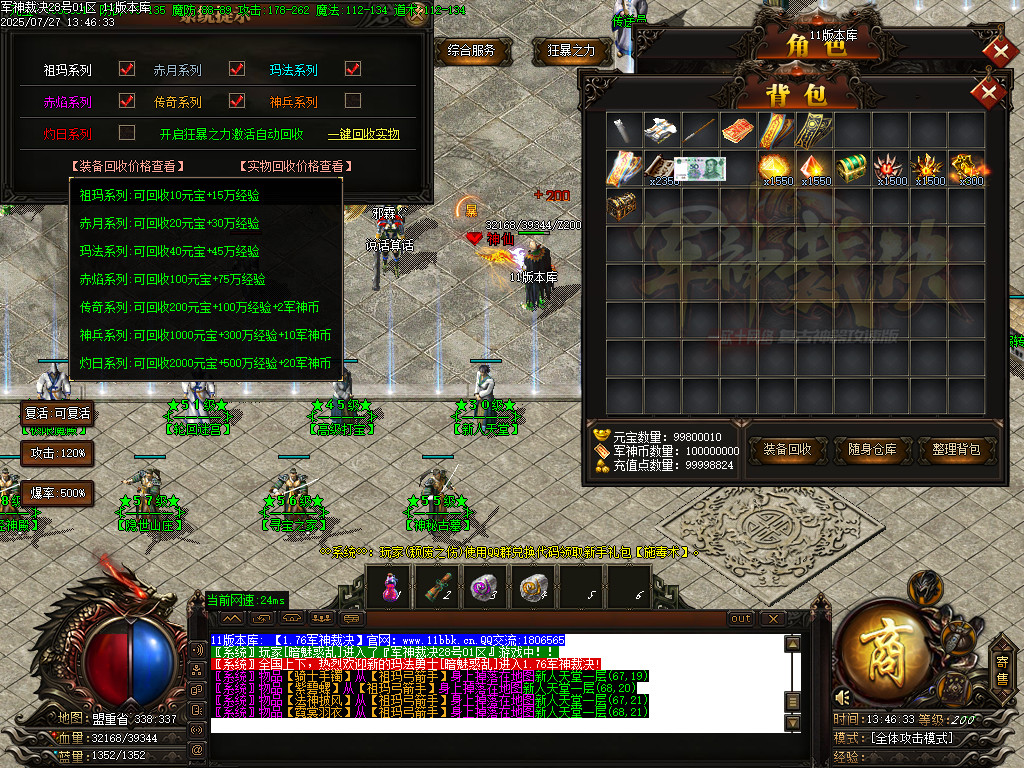Open the 寄售 consignment button
This screenshot has width=1024, height=768.
(1002, 667)
